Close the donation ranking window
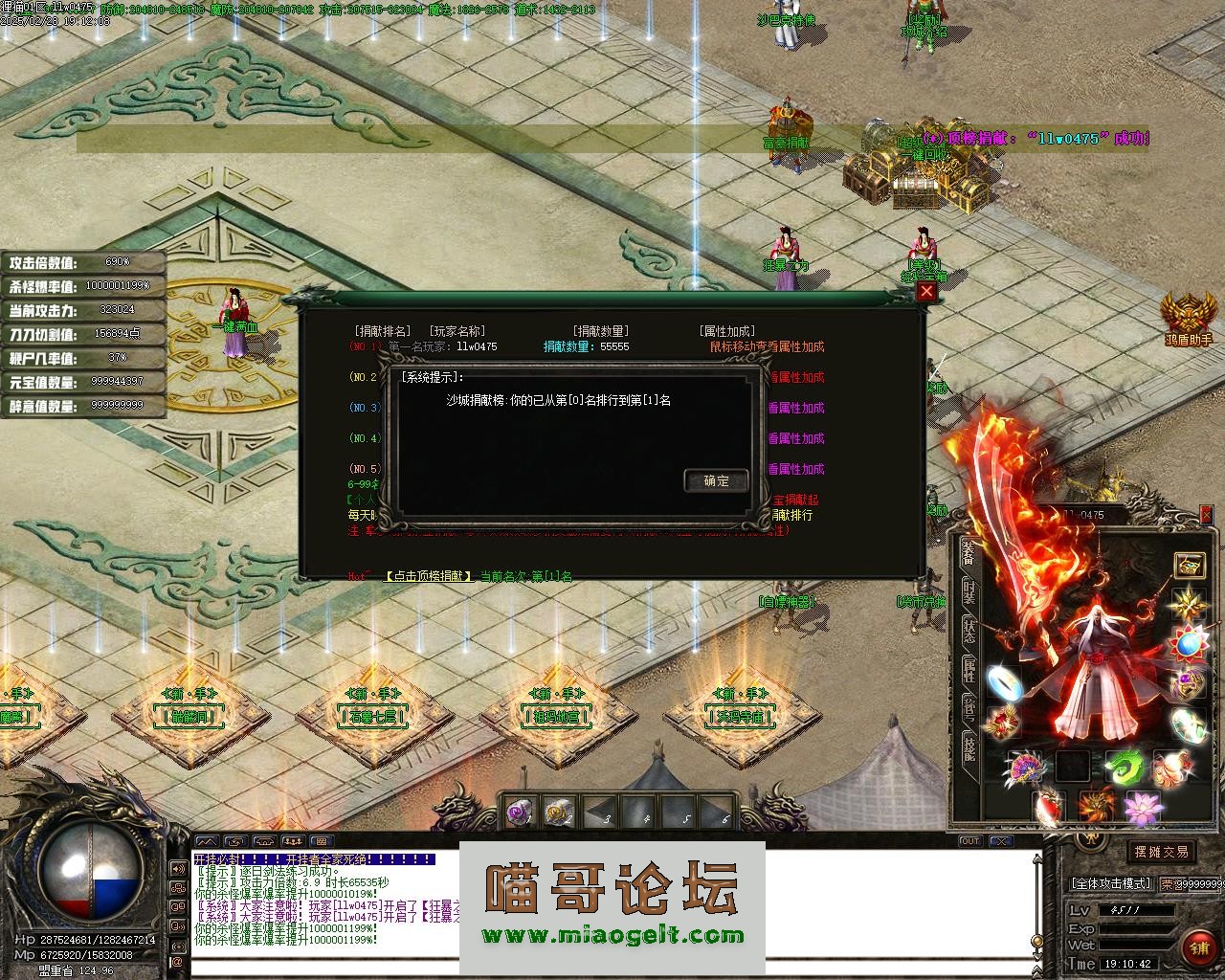 click(926, 292)
